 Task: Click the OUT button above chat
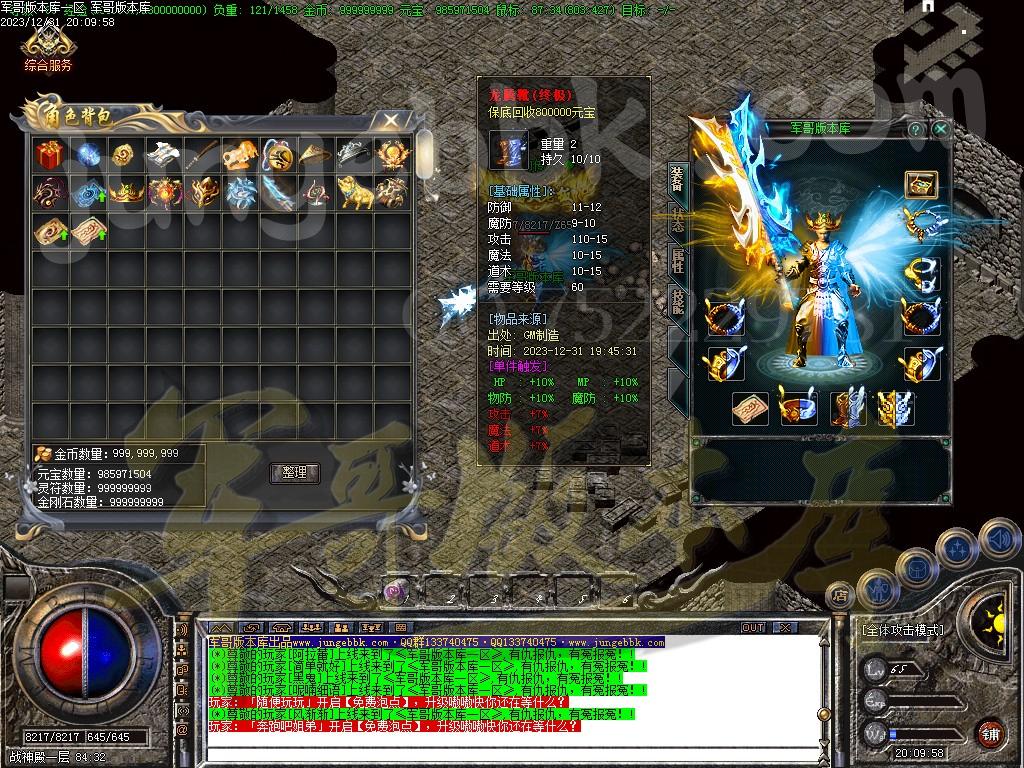[x=752, y=627]
